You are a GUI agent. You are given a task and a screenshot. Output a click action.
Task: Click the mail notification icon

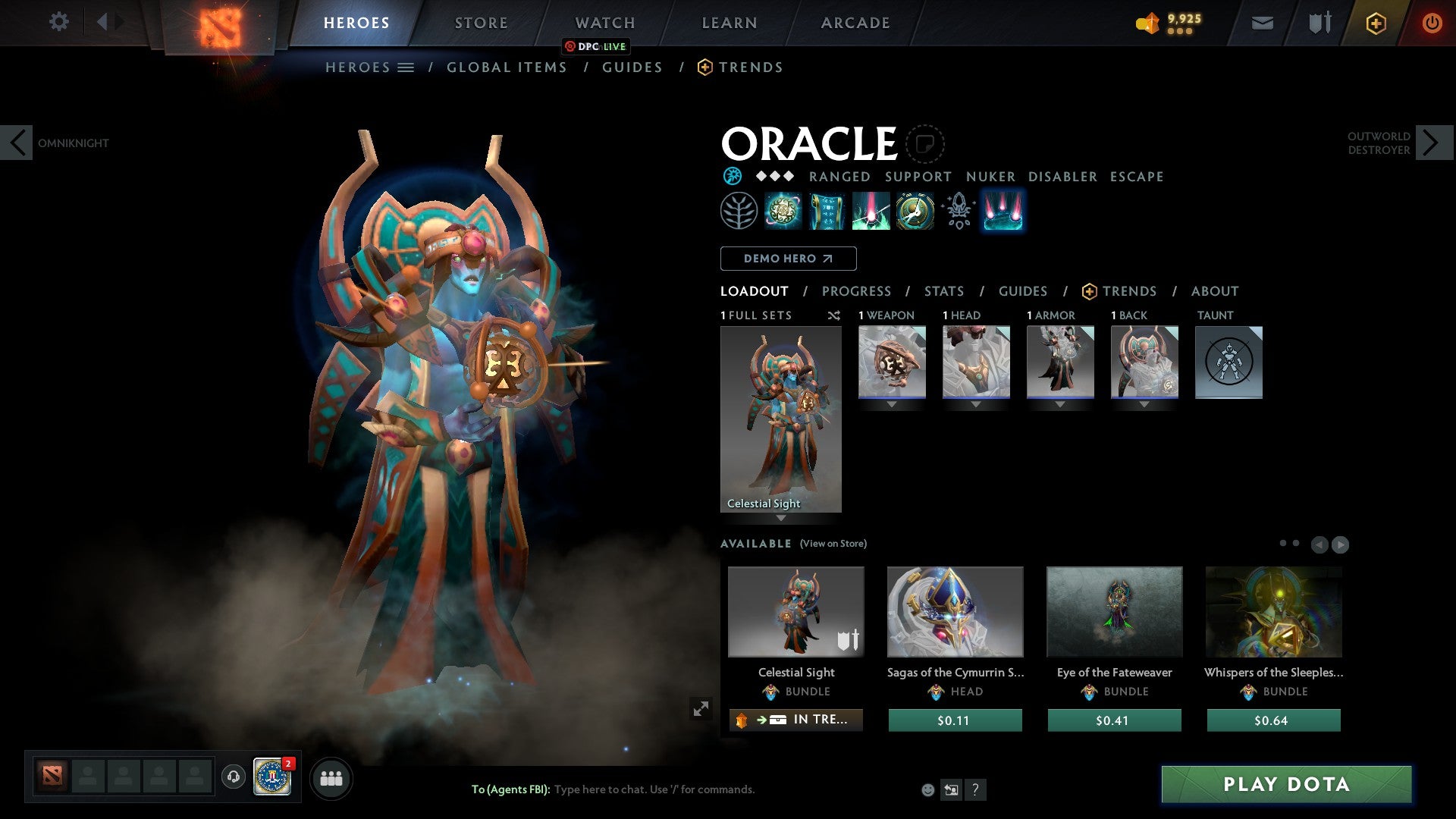1261,22
